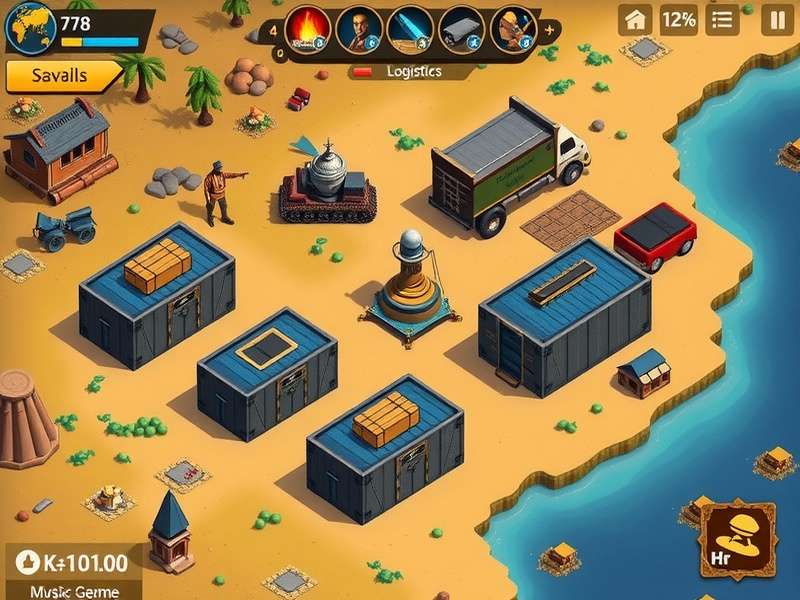Viewport: 800px width, 600px height.
Task: Click the 12% progress button
Action: click(x=679, y=19)
